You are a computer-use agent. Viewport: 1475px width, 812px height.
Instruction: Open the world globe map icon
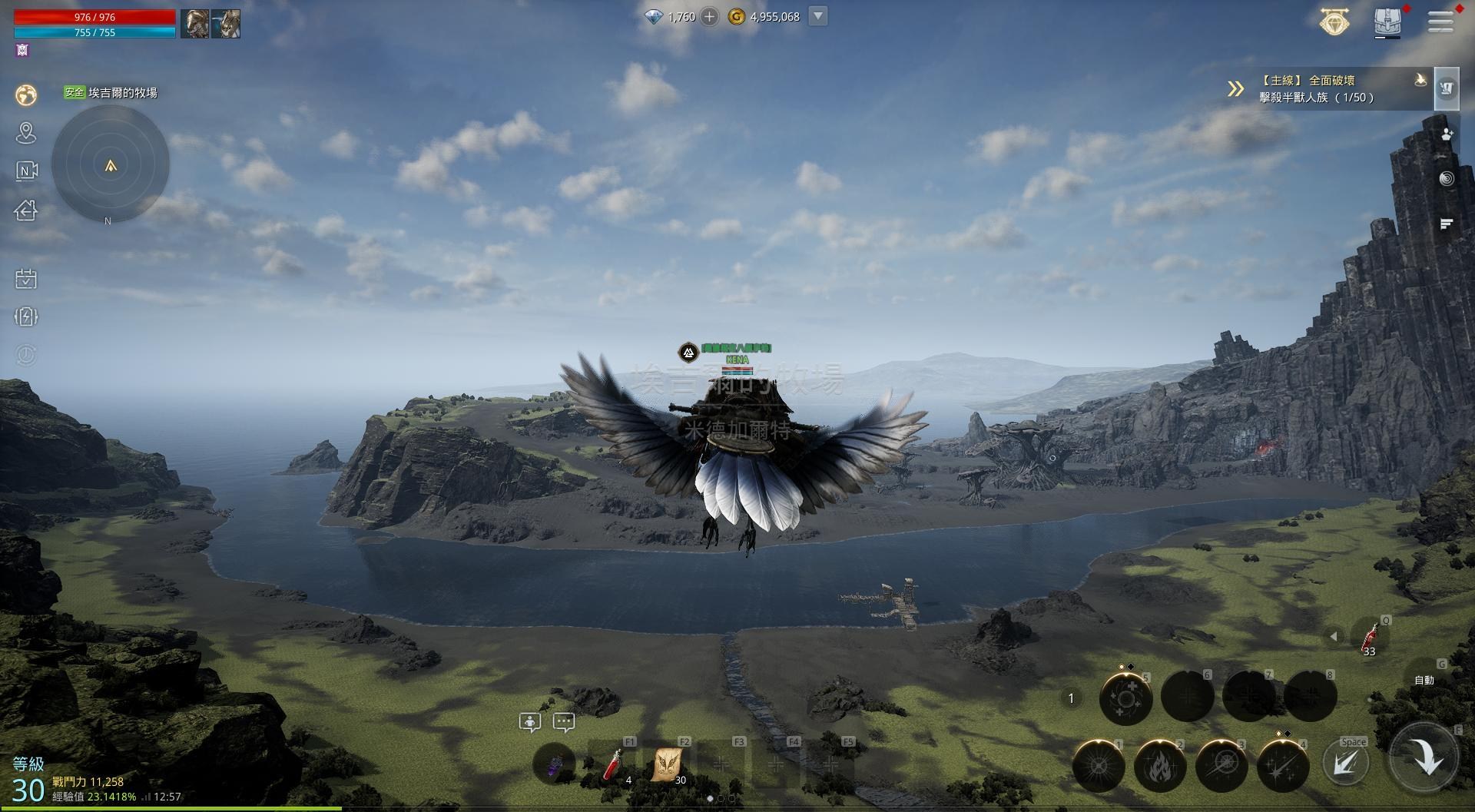pyautogui.click(x=26, y=94)
